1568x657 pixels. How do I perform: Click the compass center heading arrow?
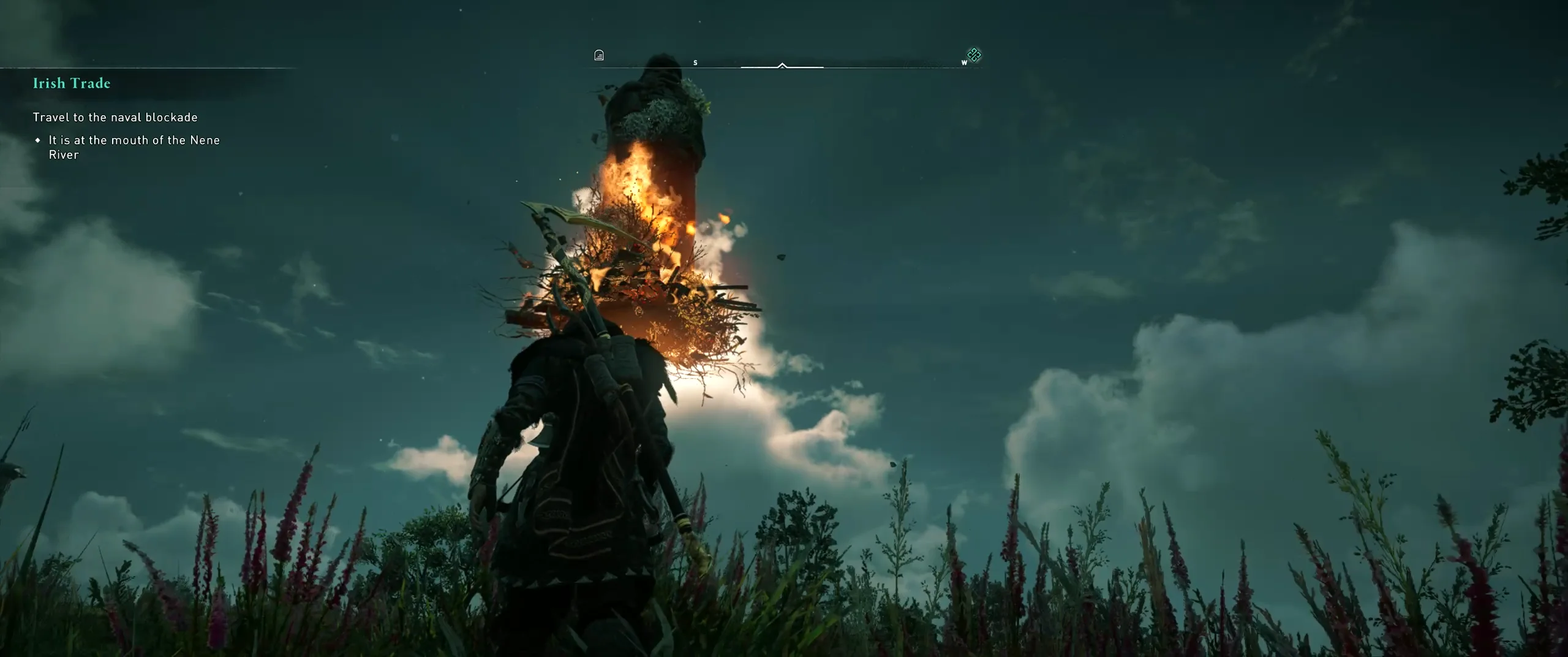pos(782,65)
